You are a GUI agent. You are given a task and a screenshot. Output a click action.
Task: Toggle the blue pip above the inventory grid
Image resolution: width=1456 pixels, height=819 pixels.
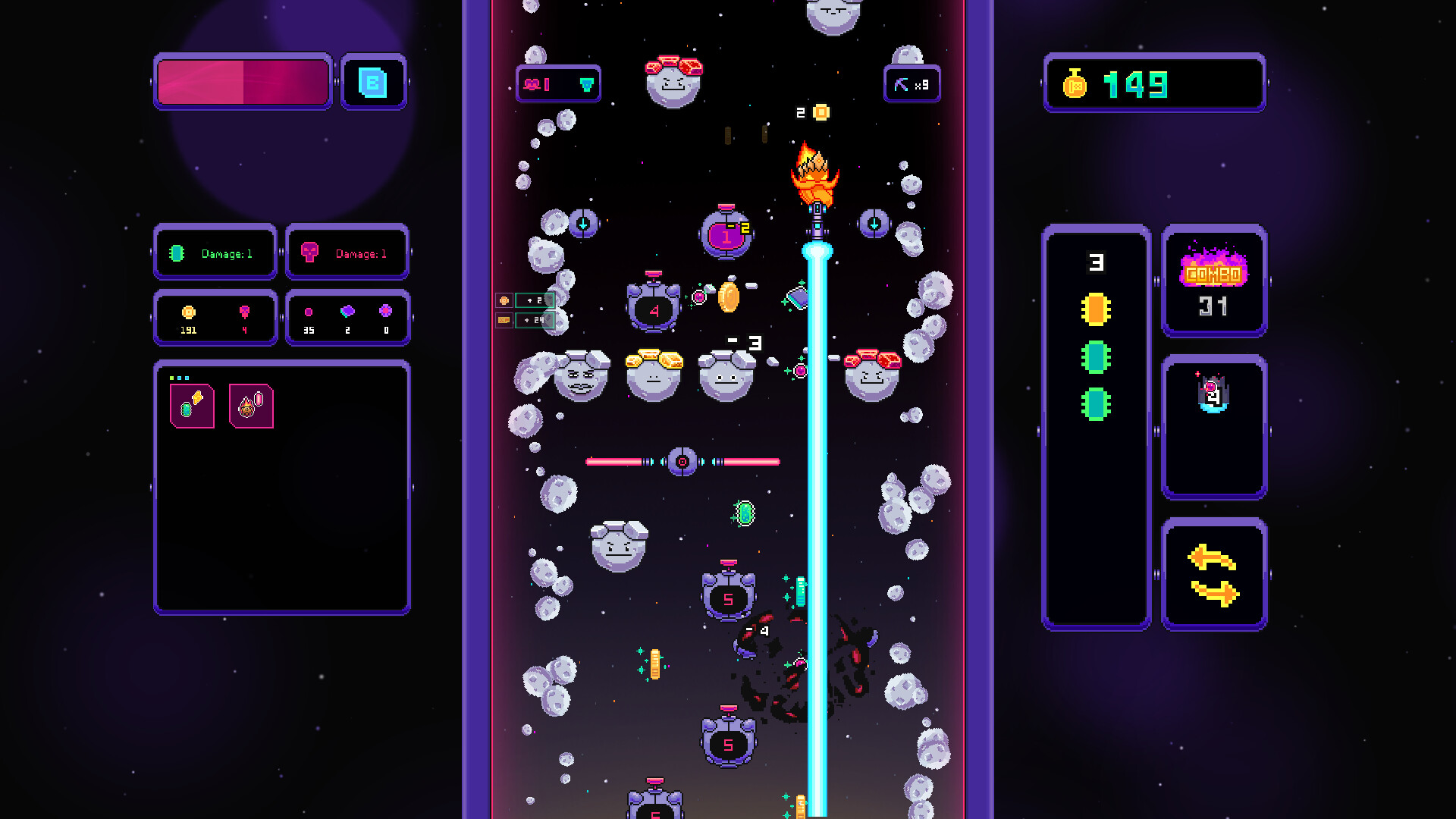(x=180, y=378)
